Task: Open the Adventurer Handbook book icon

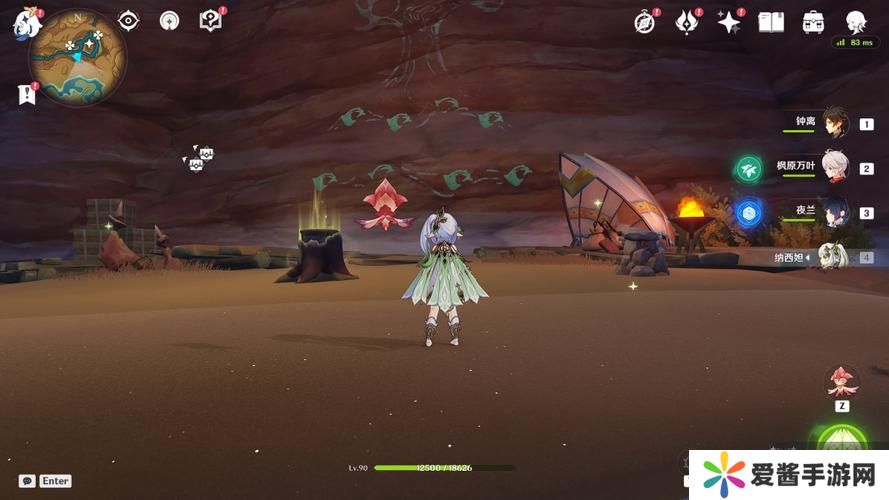Action: [x=771, y=22]
